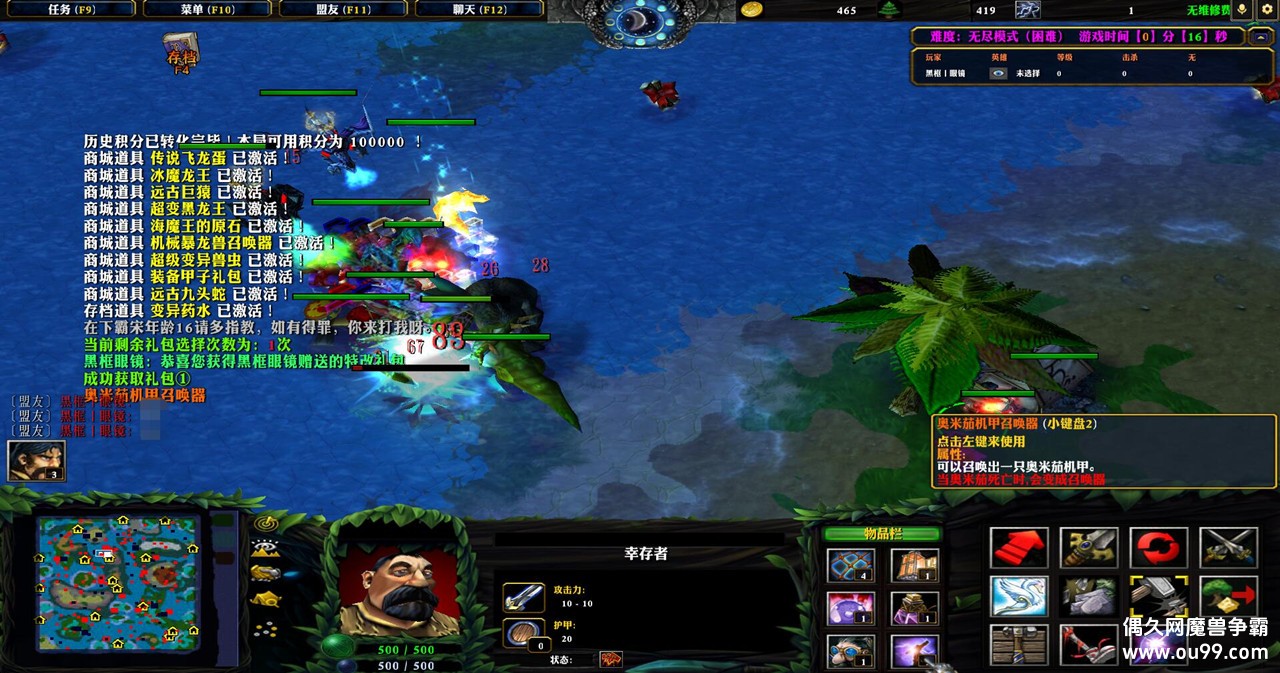Image resolution: width=1280 pixels, height=673 pixels.
Task: Activate the crossed swords attack command
Action: pos(1229,548)
